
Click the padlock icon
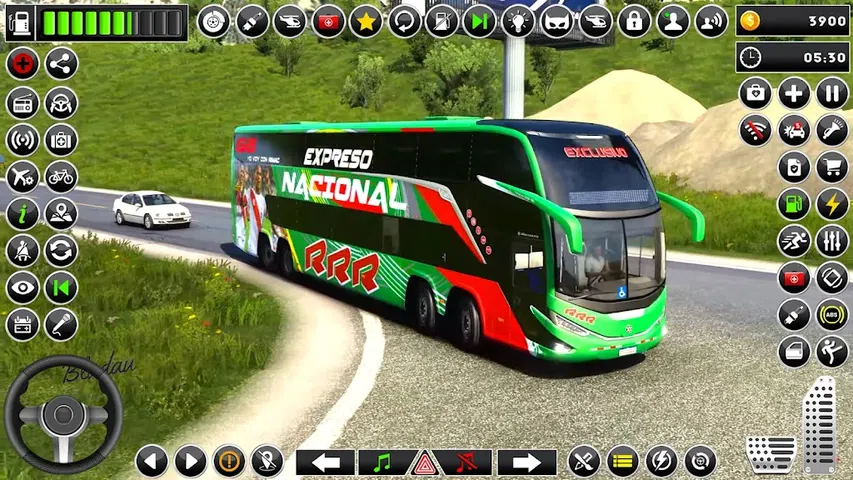[634, 21]
